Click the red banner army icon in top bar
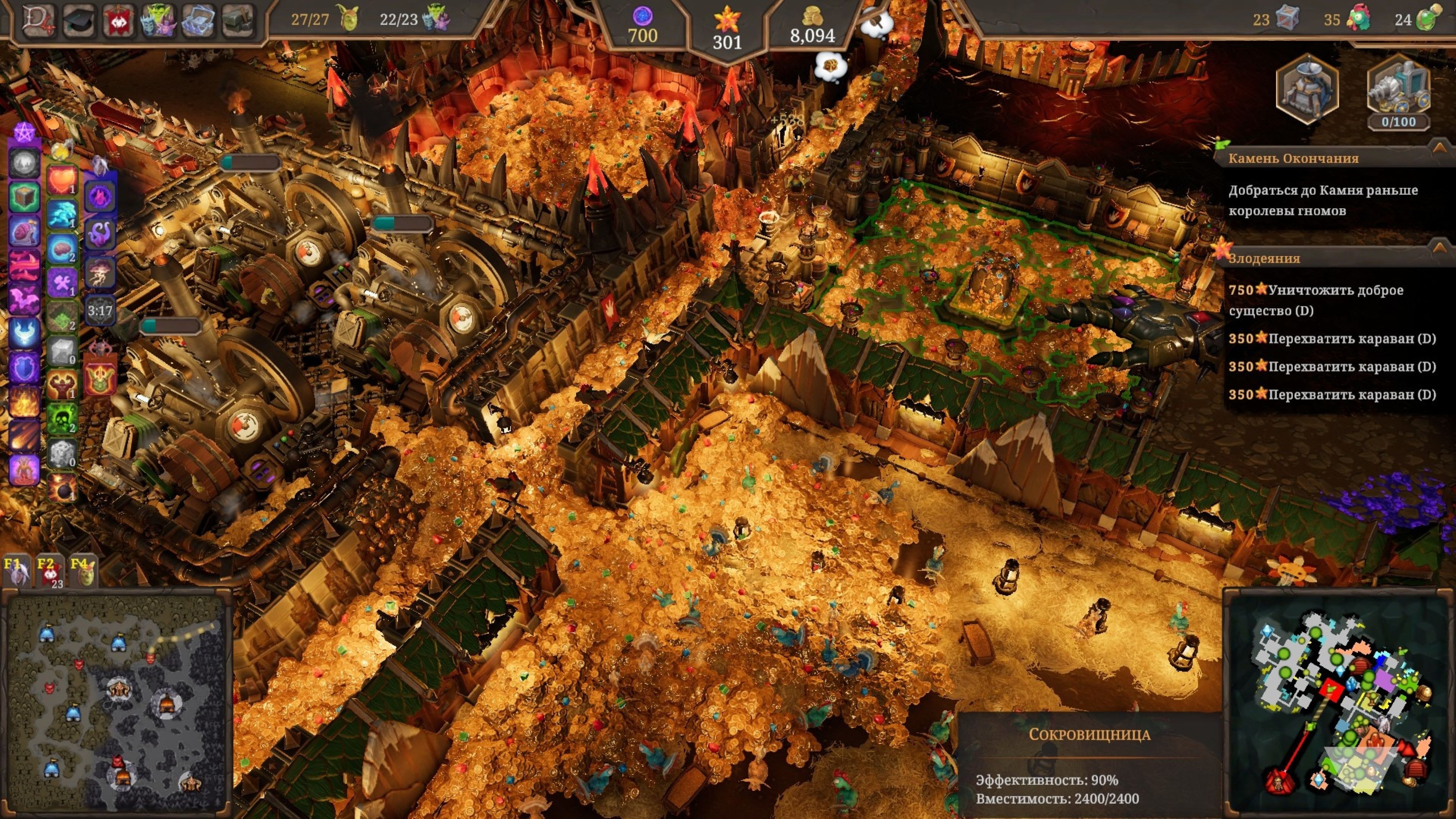1456x819 pixels. (x=118, y=20)
